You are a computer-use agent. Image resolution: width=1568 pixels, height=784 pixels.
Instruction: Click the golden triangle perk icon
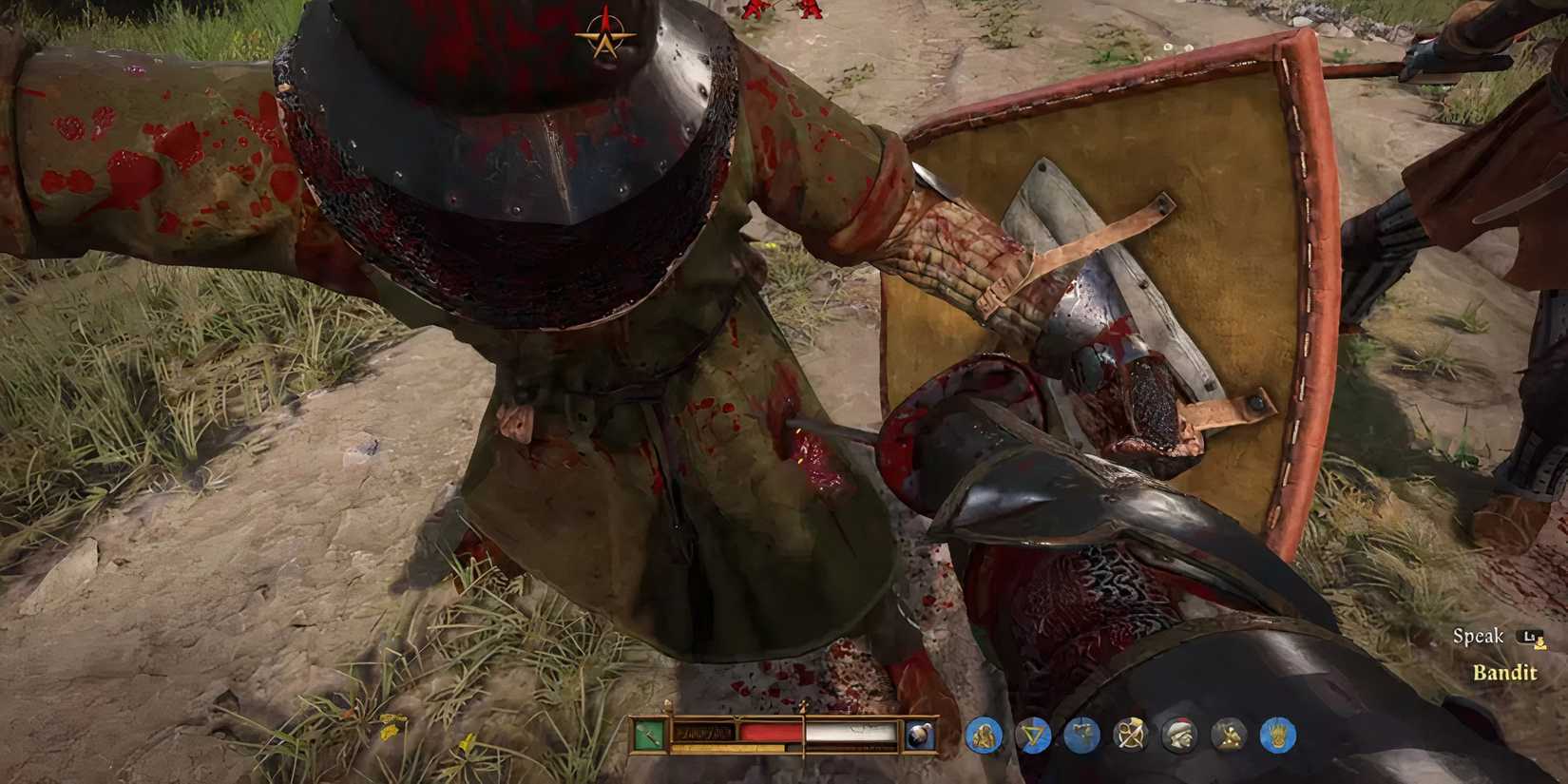[x=1032, y=734]
